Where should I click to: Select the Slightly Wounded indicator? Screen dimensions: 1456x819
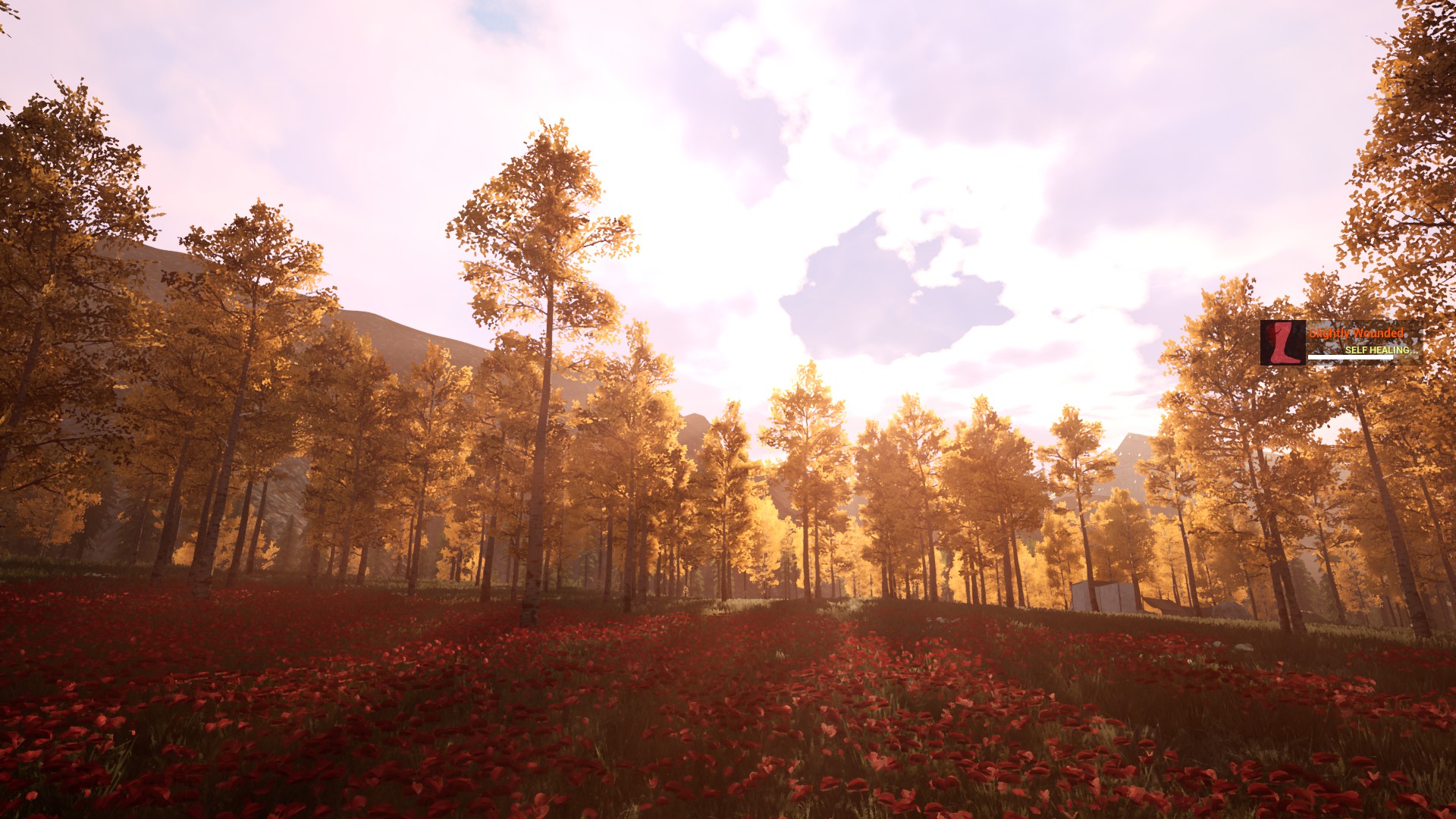[1357, 332]
